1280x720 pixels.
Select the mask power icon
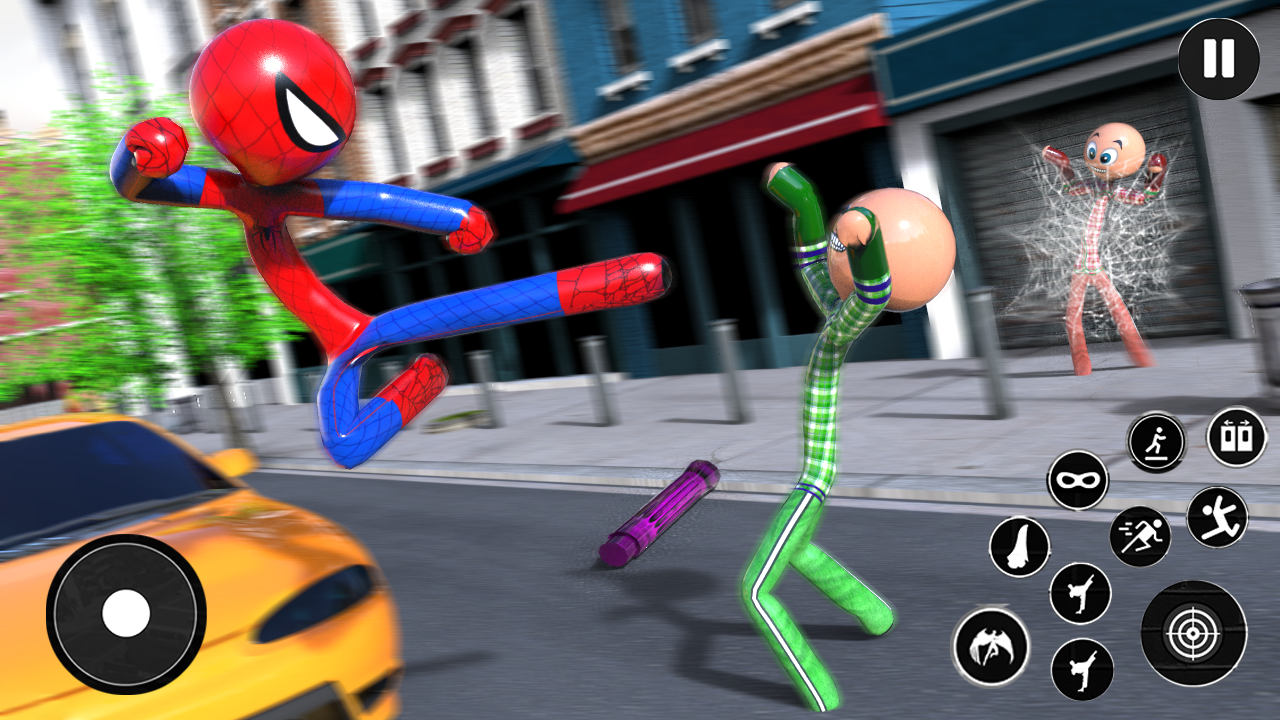[x=1078, y=482]
